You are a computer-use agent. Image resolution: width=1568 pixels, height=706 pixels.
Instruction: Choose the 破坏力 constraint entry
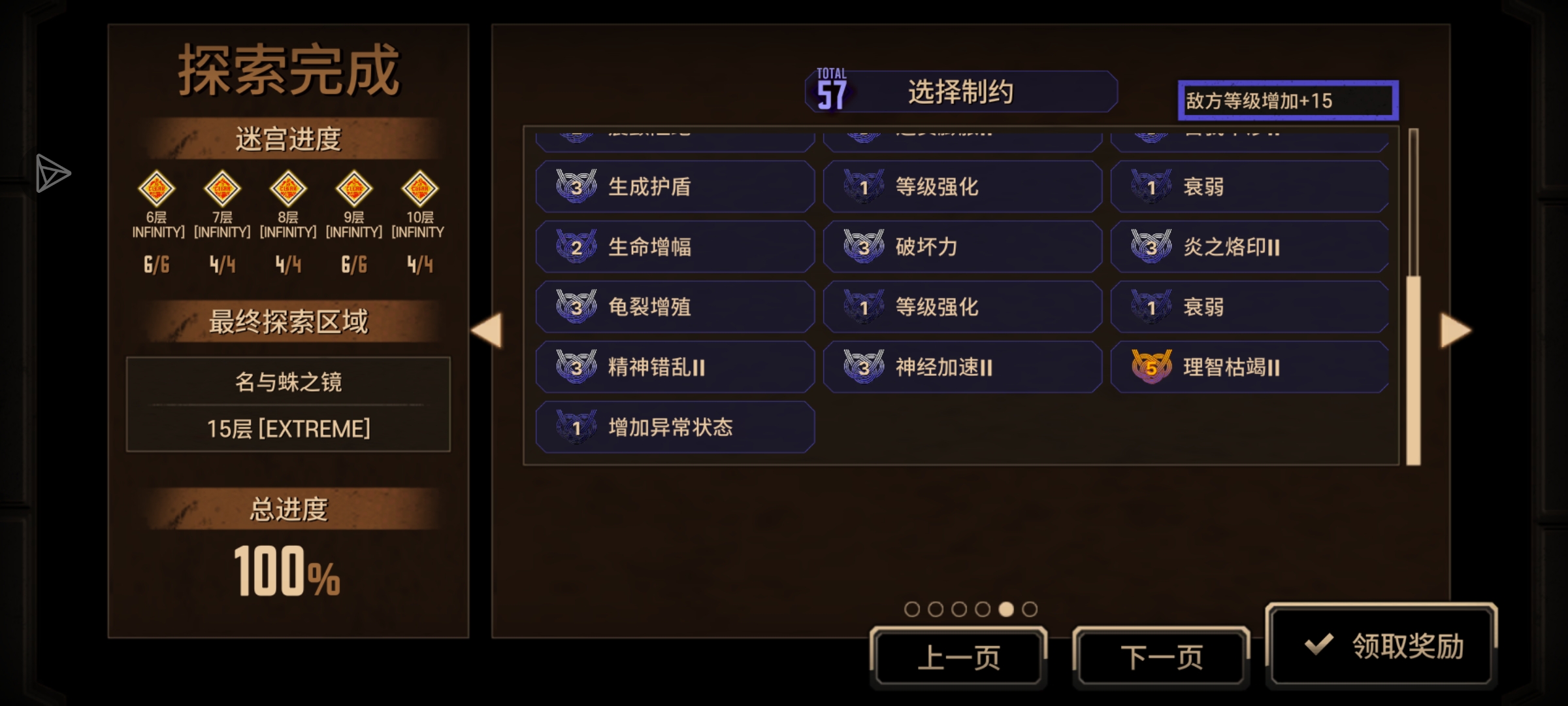click(x=962, y=247)
